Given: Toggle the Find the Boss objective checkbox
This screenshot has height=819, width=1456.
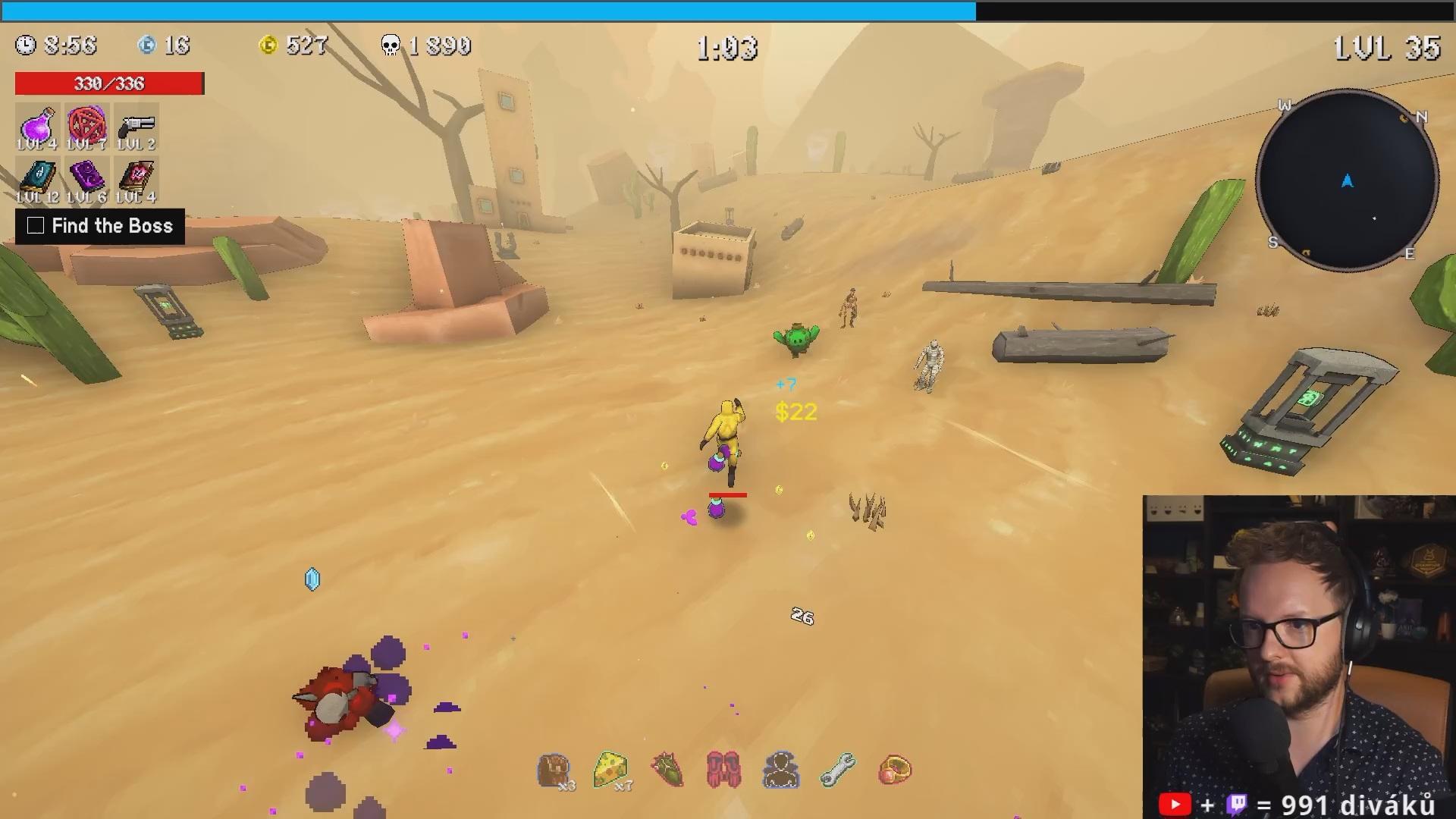Looking at the screenshot, I should (x=36, y=226).
